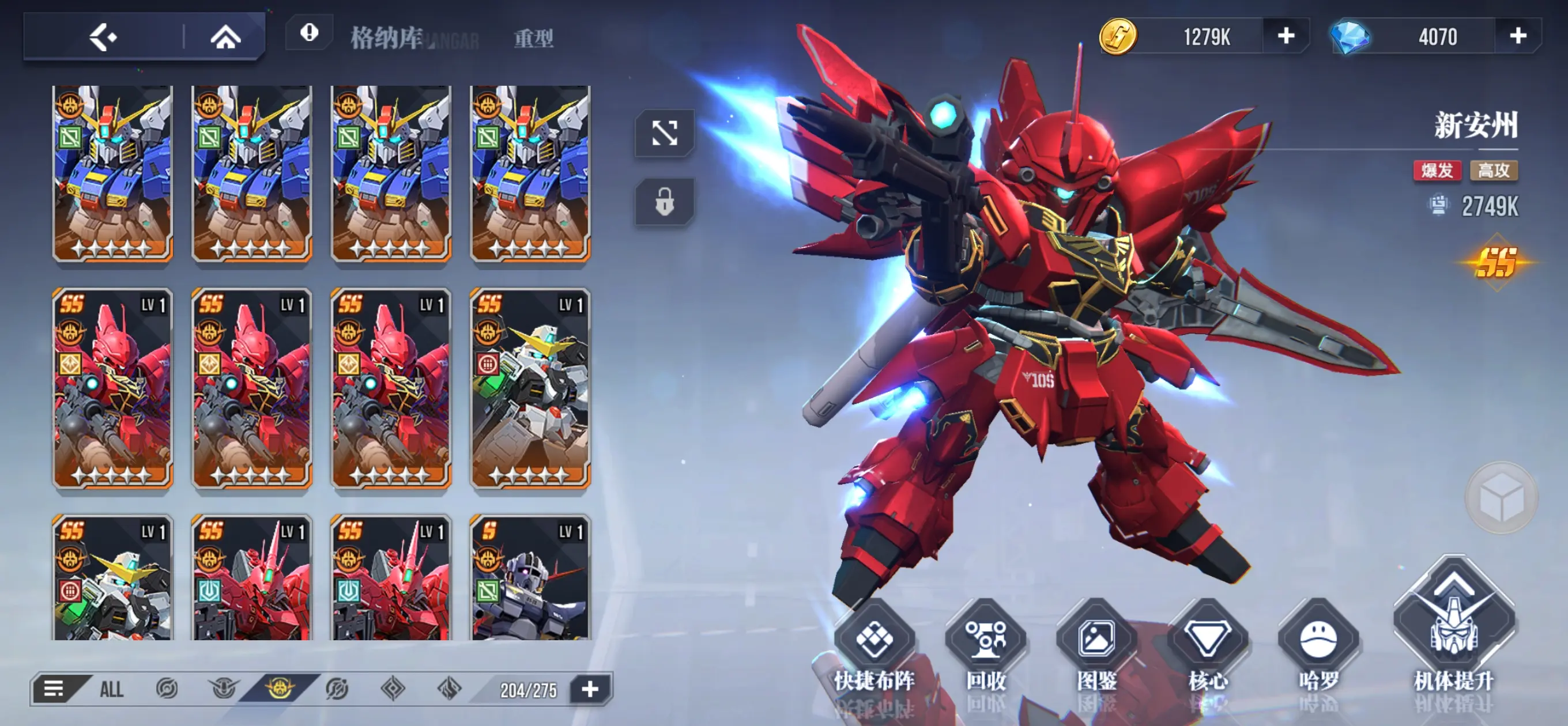This screenshot has width=1568, height=726.
Task: Expand the mech to fullscreen view
Action: coord(664,133)
